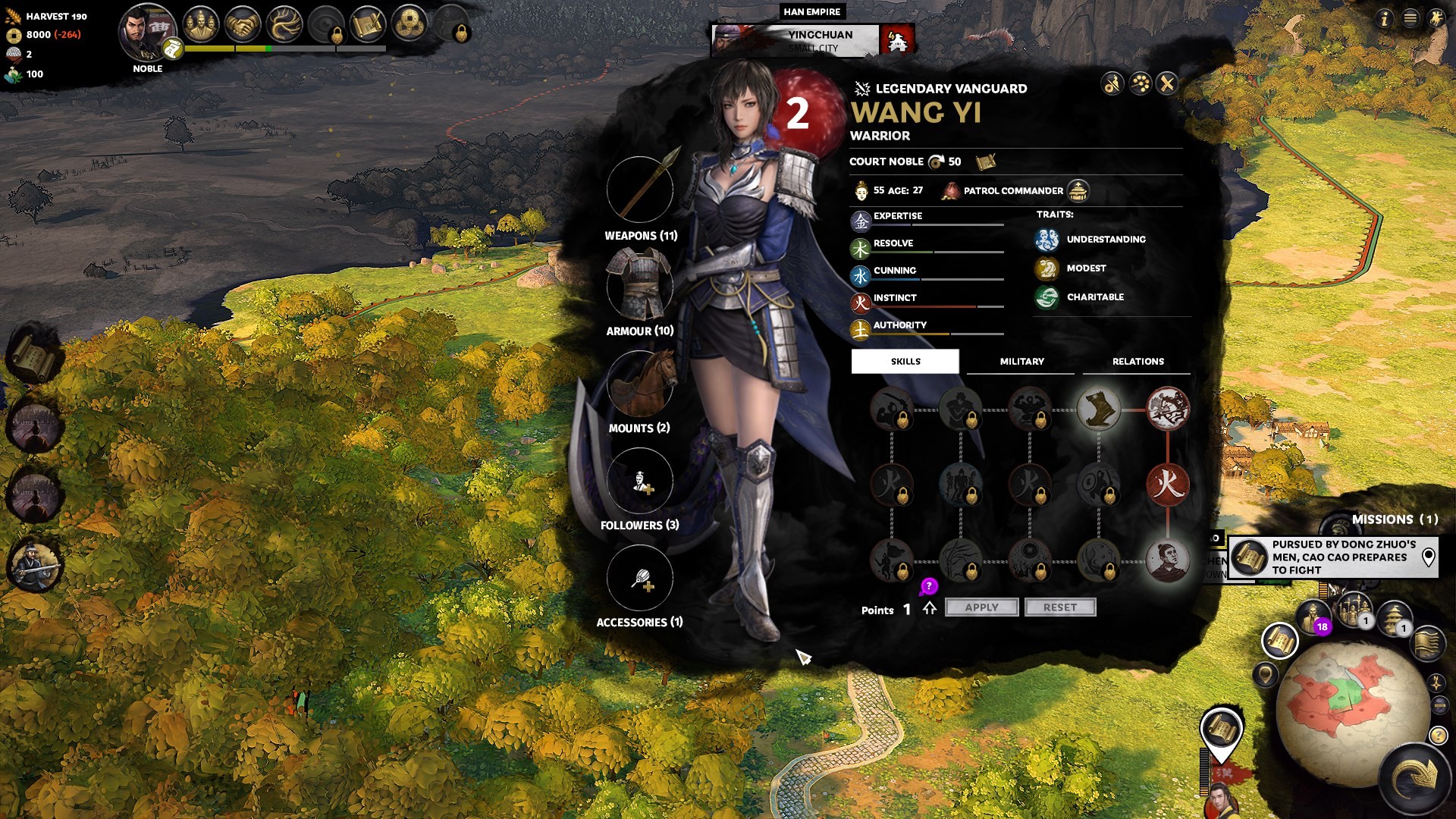Click the Apply button for skill points
Screen dimensions: 1456x819
click(981, 607)
